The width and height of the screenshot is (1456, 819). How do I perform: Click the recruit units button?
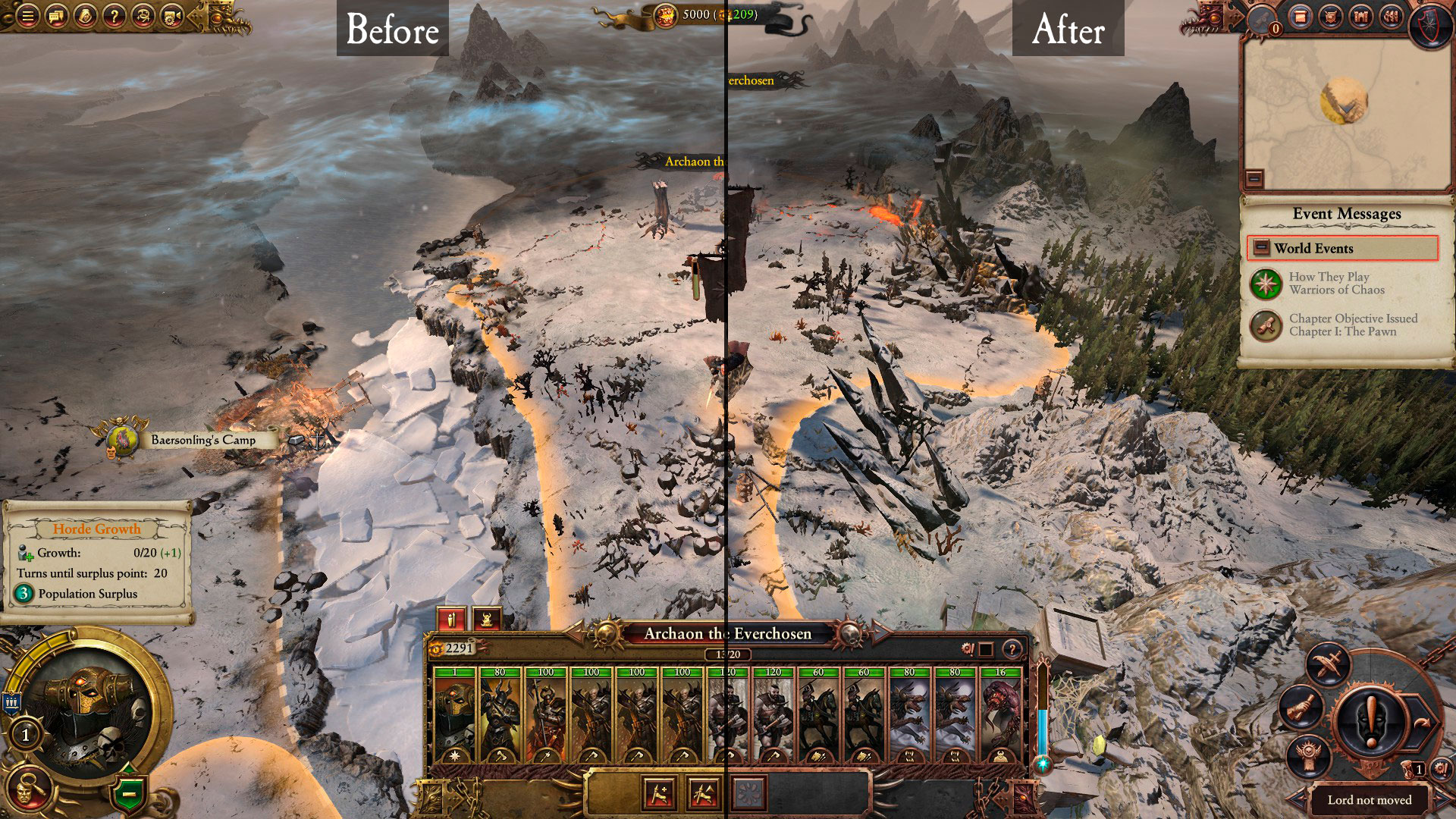(x=658, y=793)
